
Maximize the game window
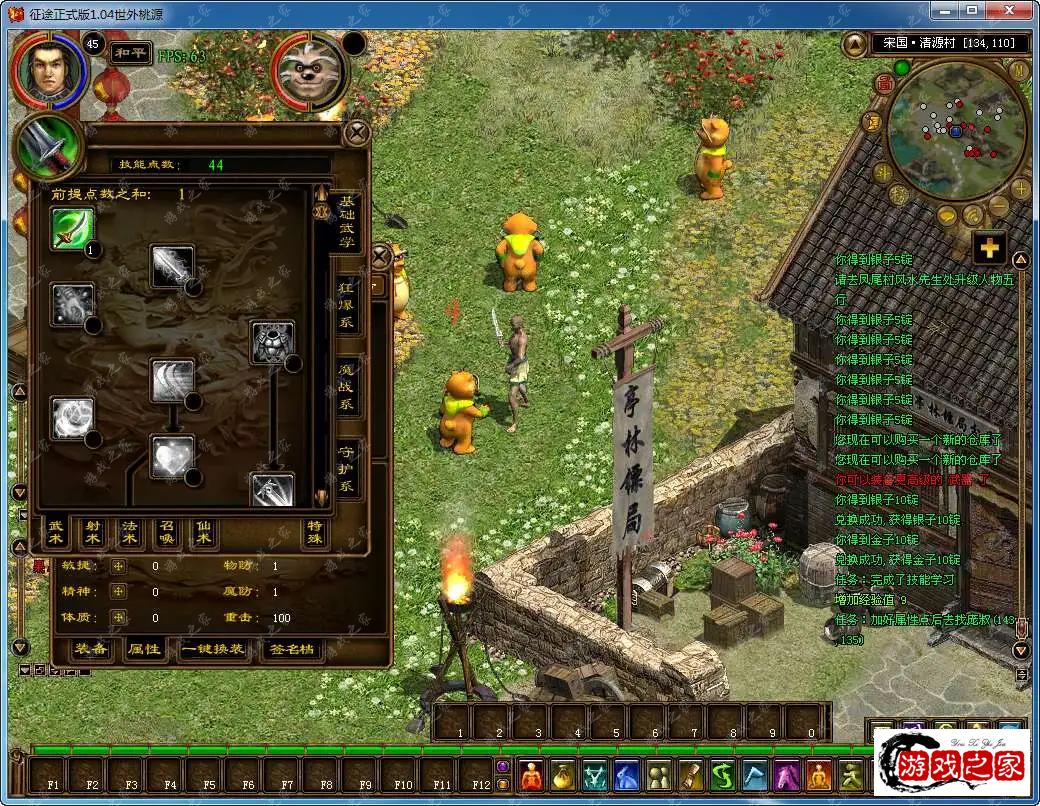pos(972,10)
